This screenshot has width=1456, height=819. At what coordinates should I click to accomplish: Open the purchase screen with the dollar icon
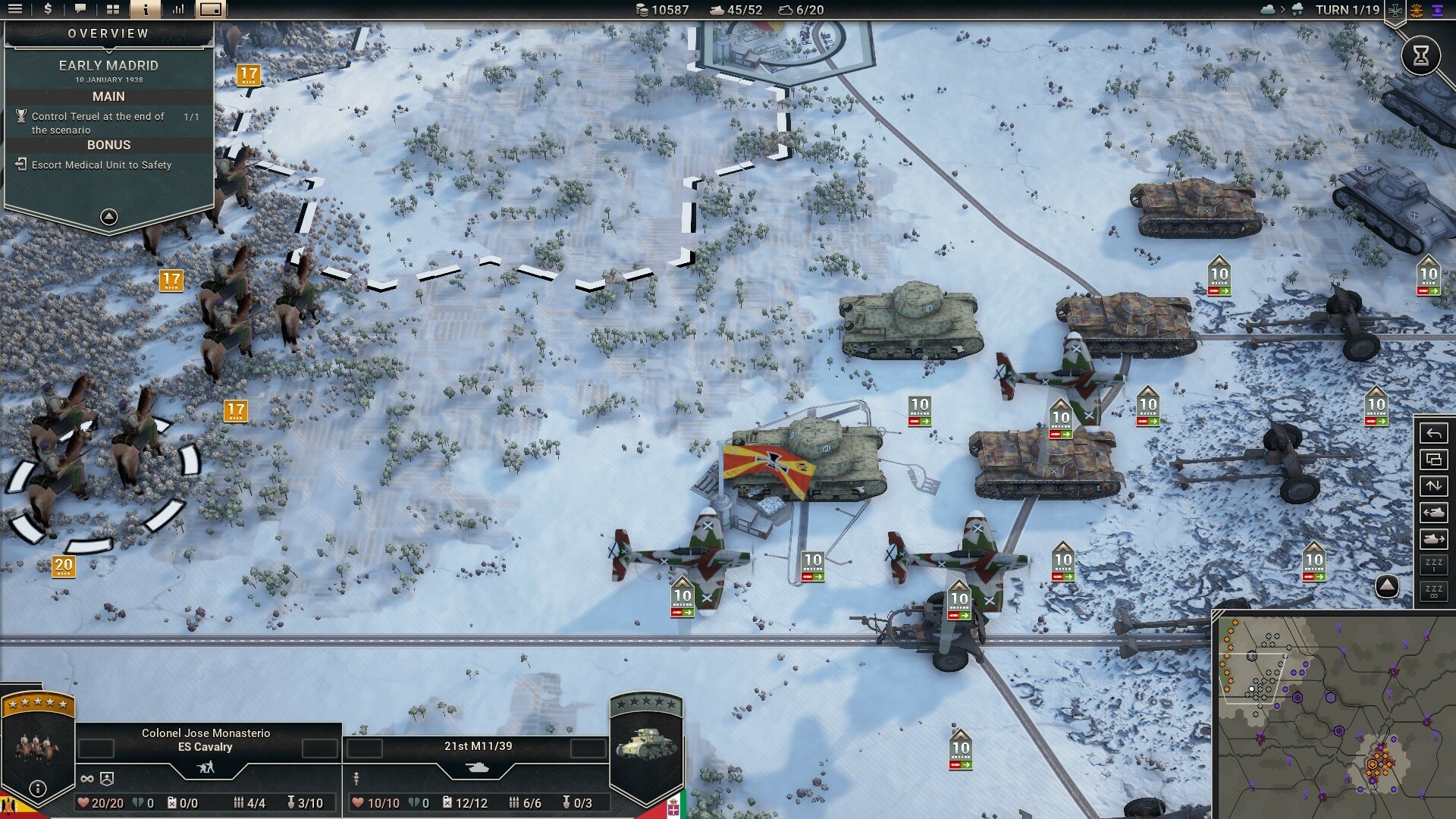coord(48,11)
